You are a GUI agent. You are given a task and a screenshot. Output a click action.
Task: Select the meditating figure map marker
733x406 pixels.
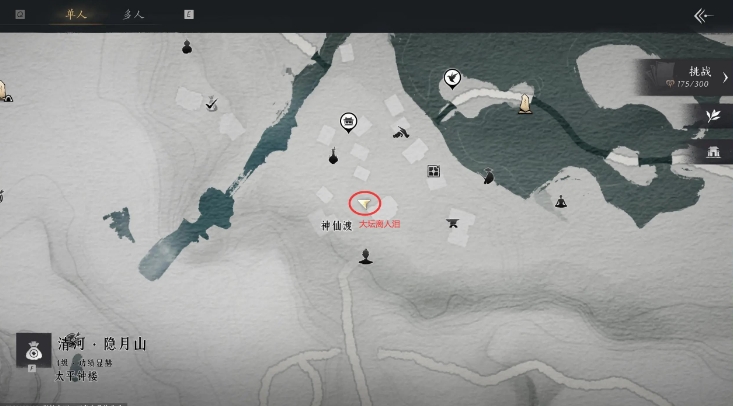pyautogui.click(x=561, y=201)
